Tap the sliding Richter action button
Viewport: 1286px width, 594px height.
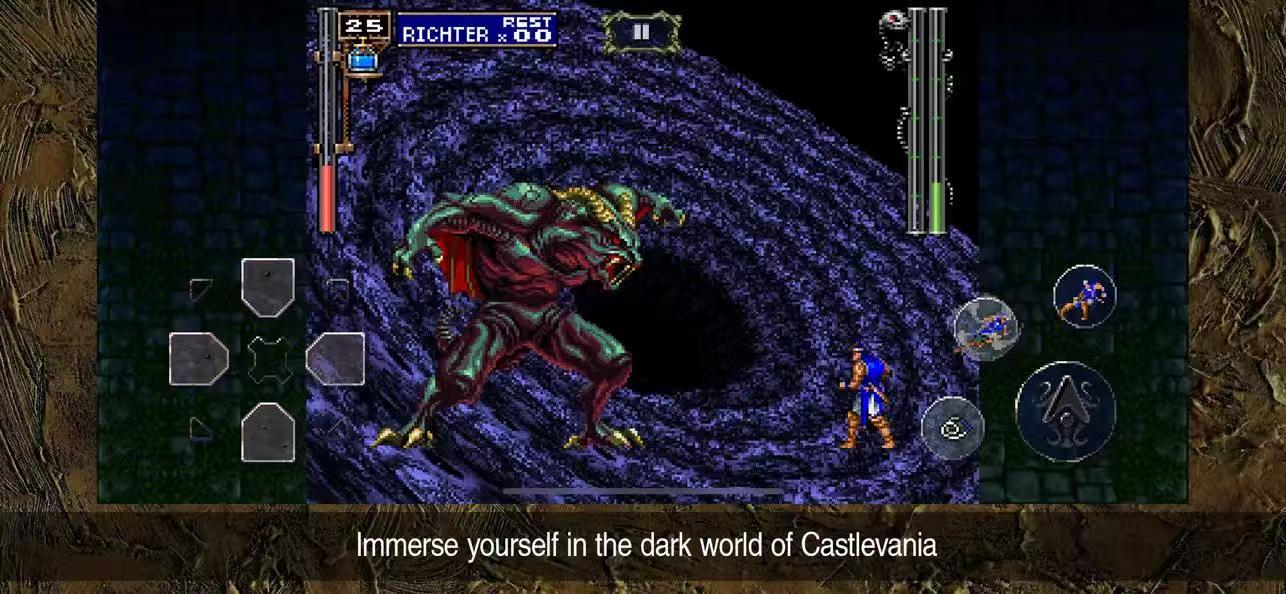(x=986, y=327)
